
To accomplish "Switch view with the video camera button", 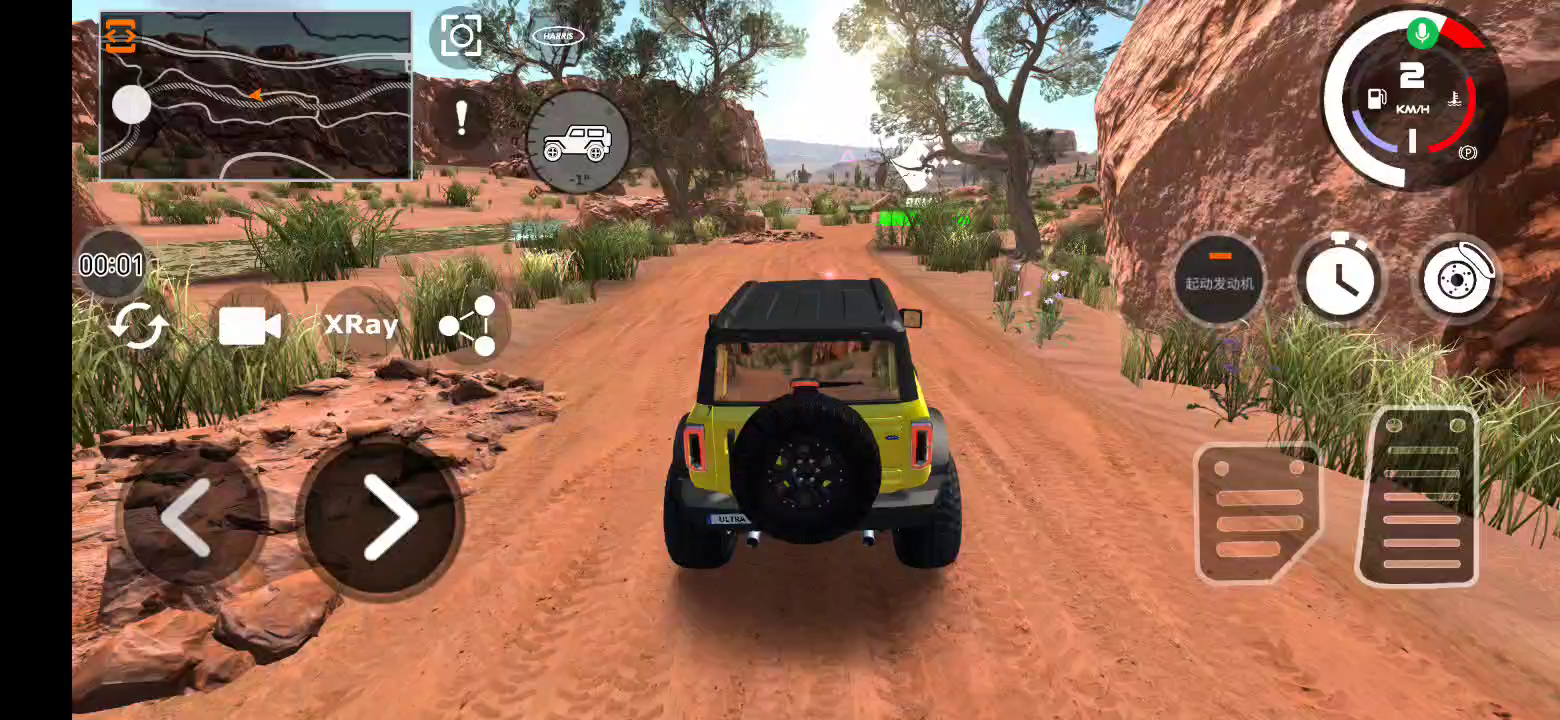I will pos(249,325).
